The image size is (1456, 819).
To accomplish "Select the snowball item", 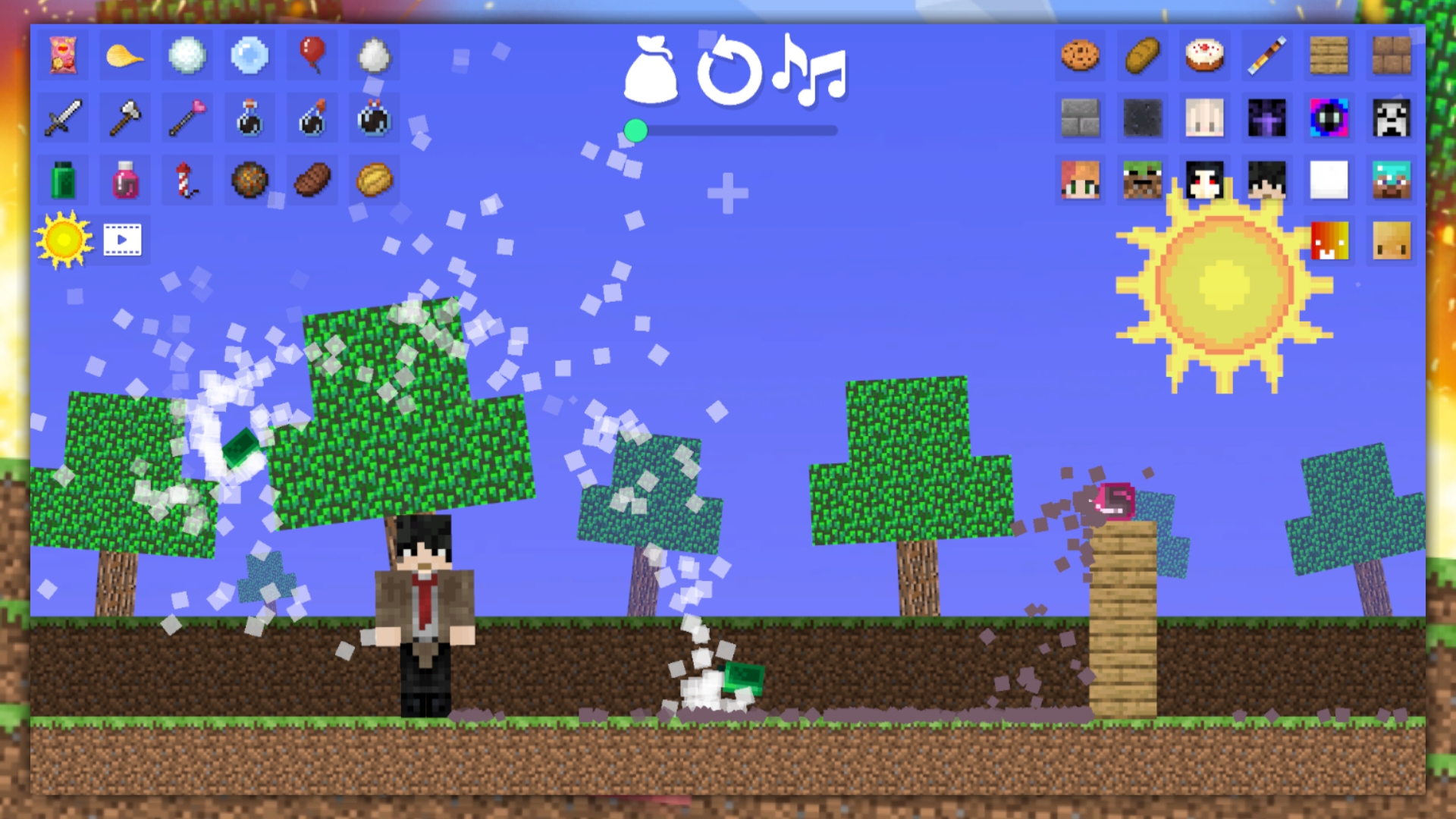I will coord(187,55).
